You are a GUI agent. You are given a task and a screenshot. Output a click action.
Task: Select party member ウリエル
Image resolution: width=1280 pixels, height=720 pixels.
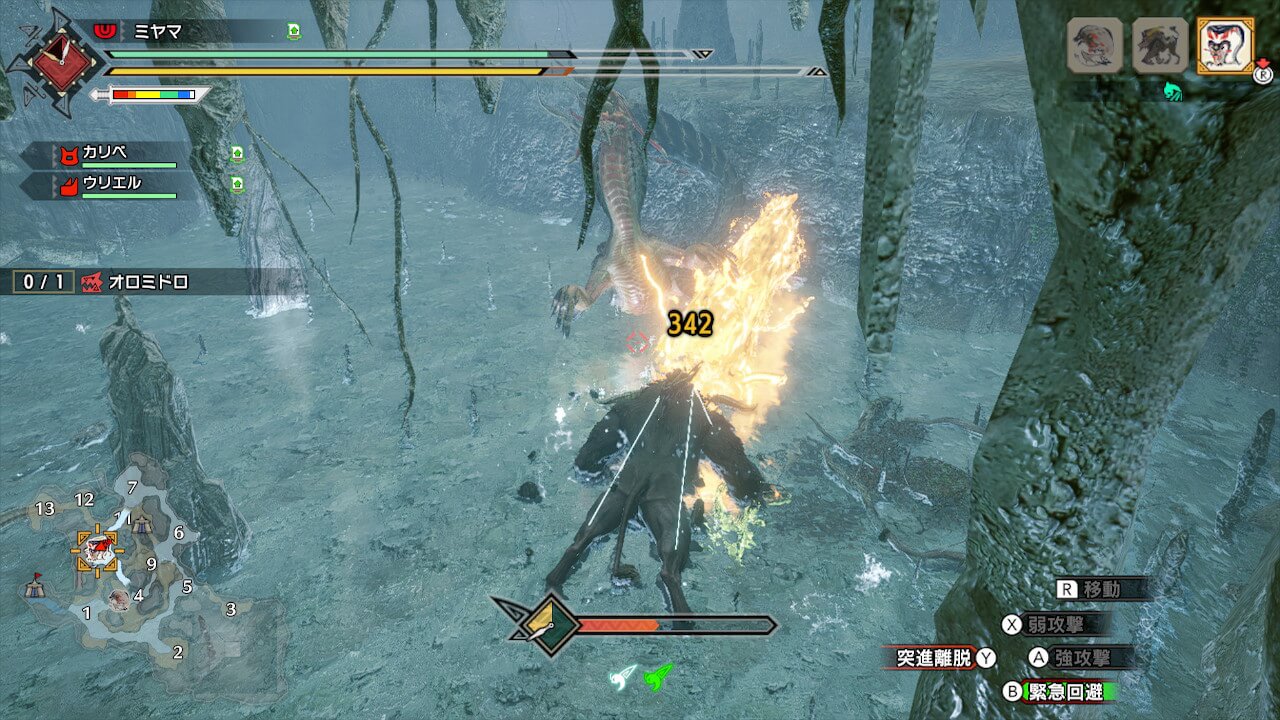coord(112,184)
